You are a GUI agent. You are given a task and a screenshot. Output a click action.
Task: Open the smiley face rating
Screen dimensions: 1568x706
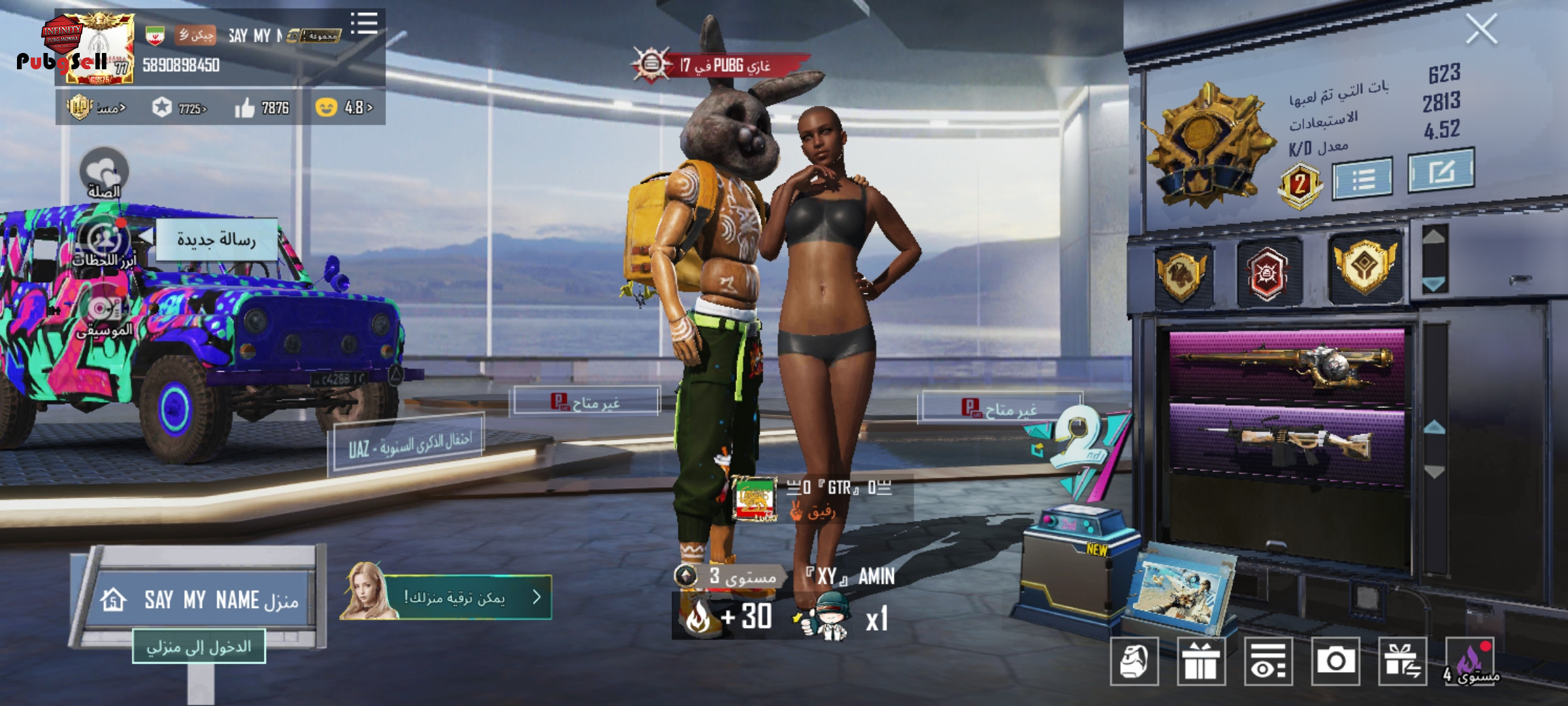(x=344, y=107)
